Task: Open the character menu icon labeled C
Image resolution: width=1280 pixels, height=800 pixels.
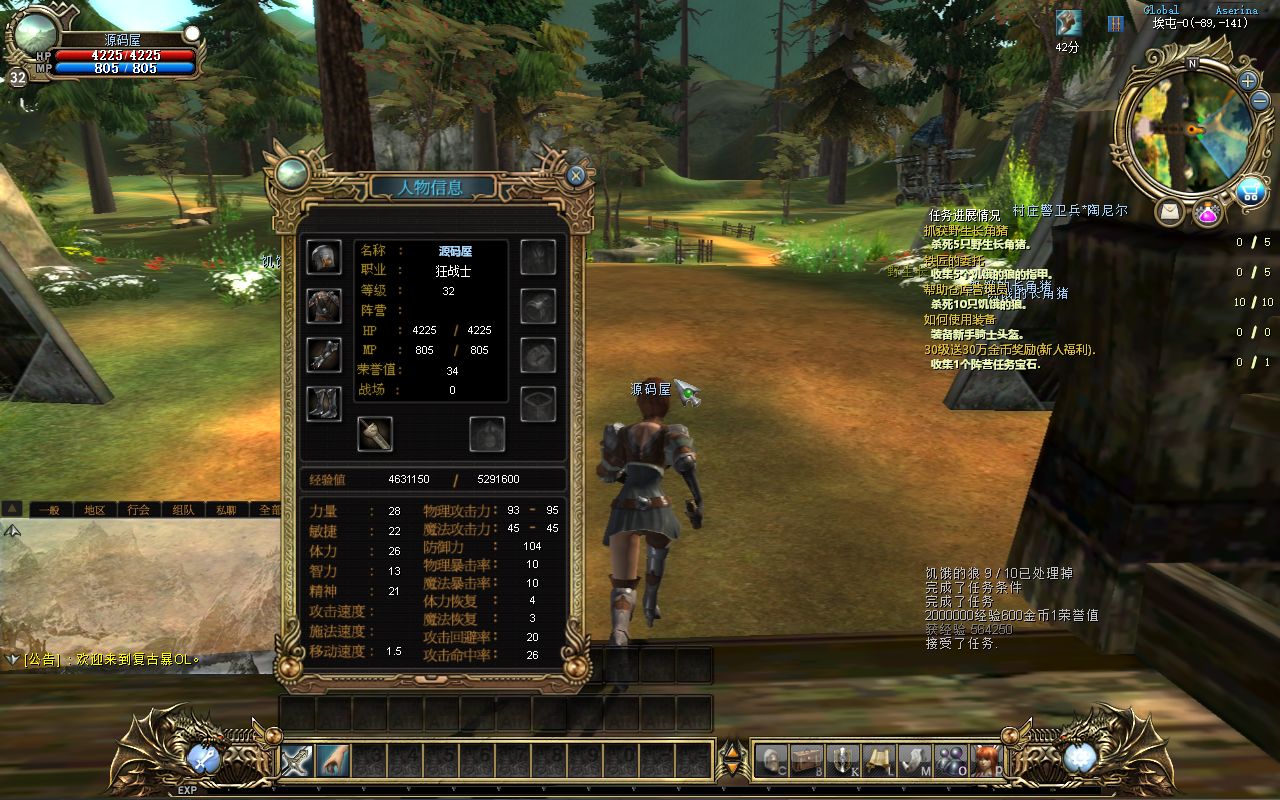Action: point(770,758)
